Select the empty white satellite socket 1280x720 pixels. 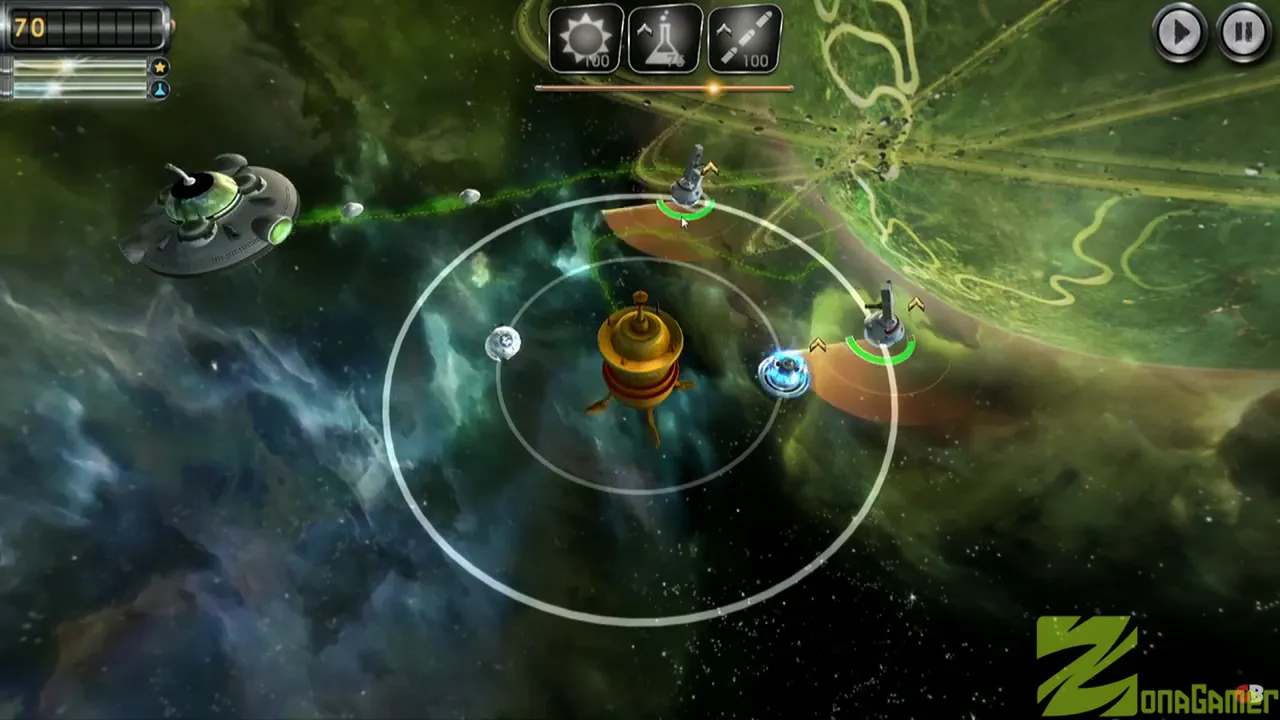click(503, 343)
